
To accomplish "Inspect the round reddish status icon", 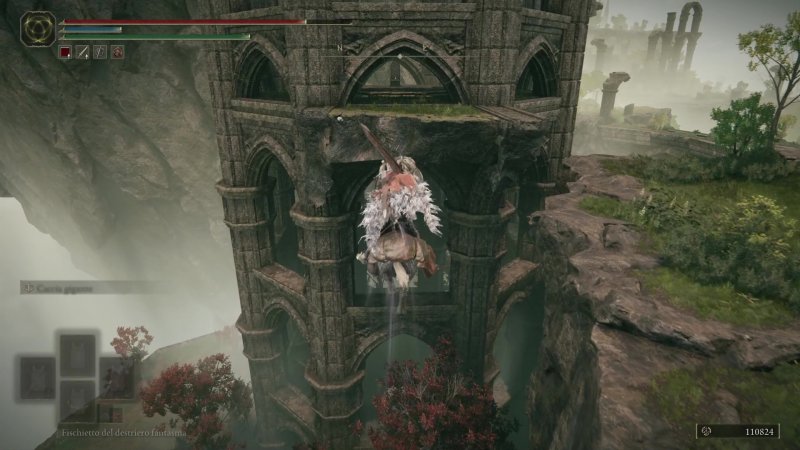I will click(117, 51).
